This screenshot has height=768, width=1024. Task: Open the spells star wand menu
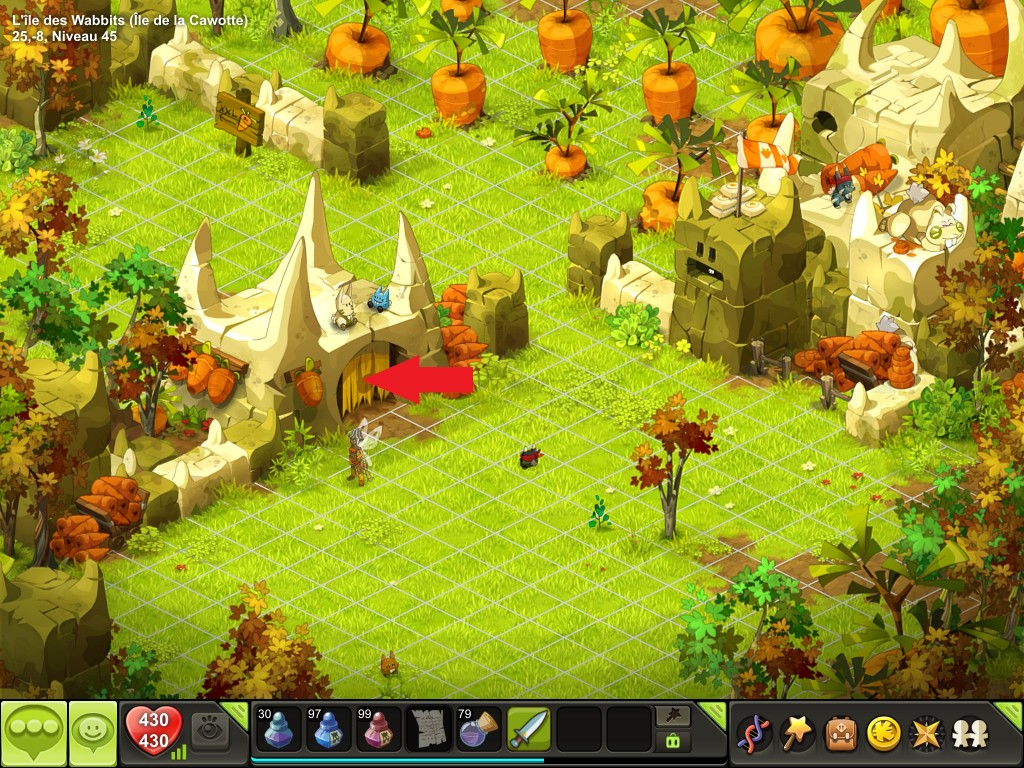(x=797, y=734)
